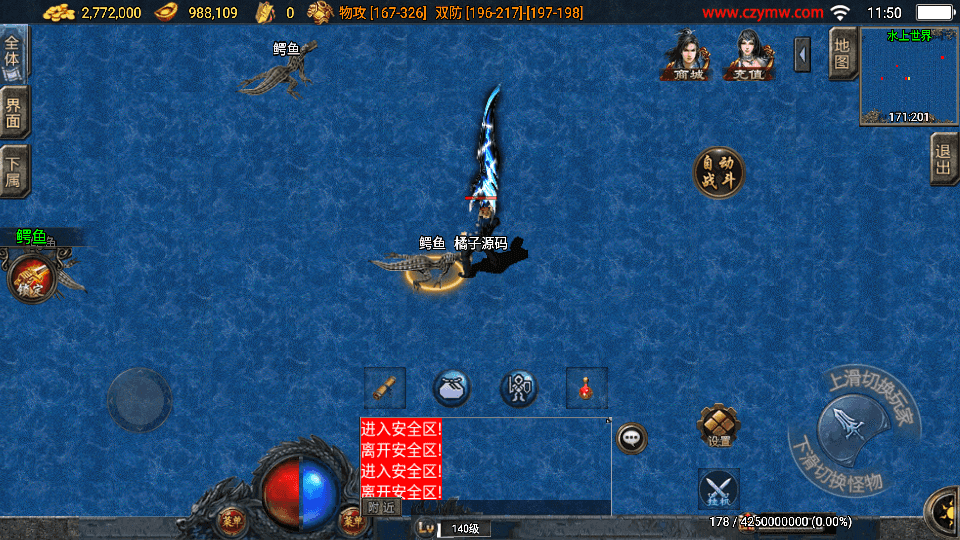Use the red potion quick slot
960x540 pixels.
point(587,387)
